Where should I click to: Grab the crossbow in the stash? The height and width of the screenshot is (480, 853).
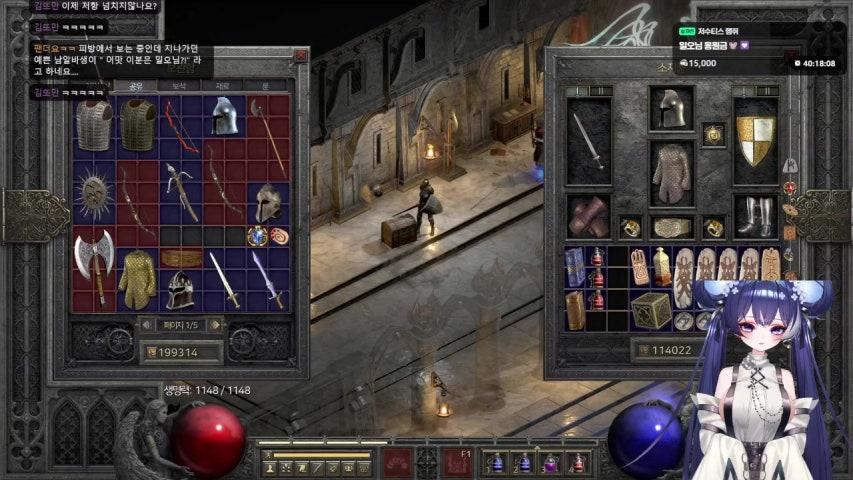click(180, 190)
